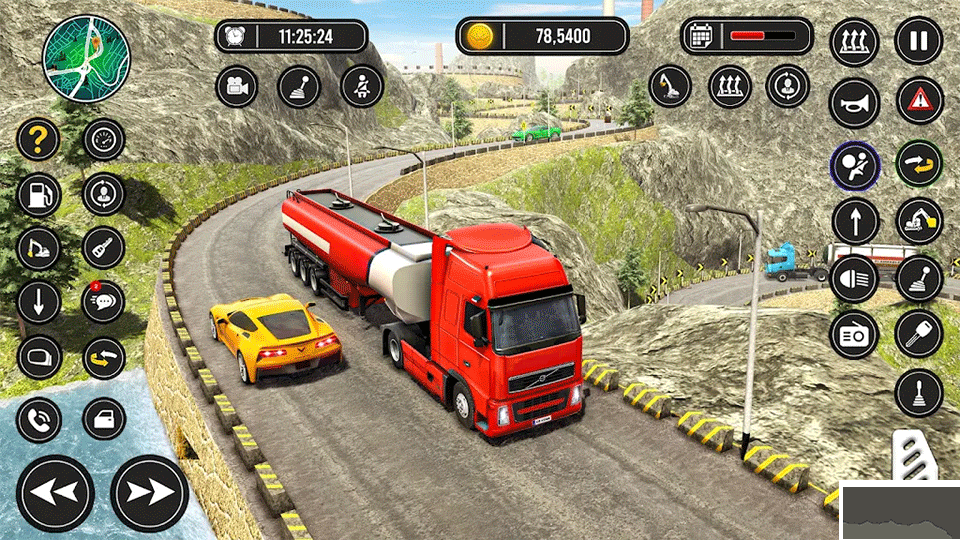Open the speedometer gauge button
The image size is (960, 540).
coord(103,140)
